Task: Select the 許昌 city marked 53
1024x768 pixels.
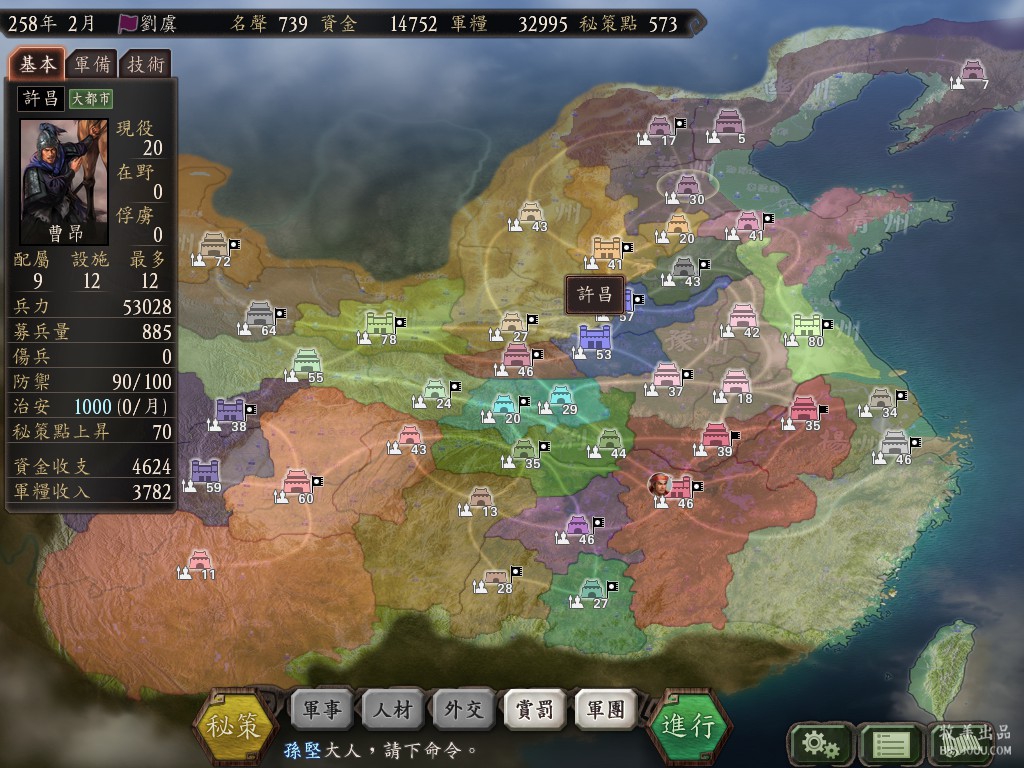Action: (596, 337)
